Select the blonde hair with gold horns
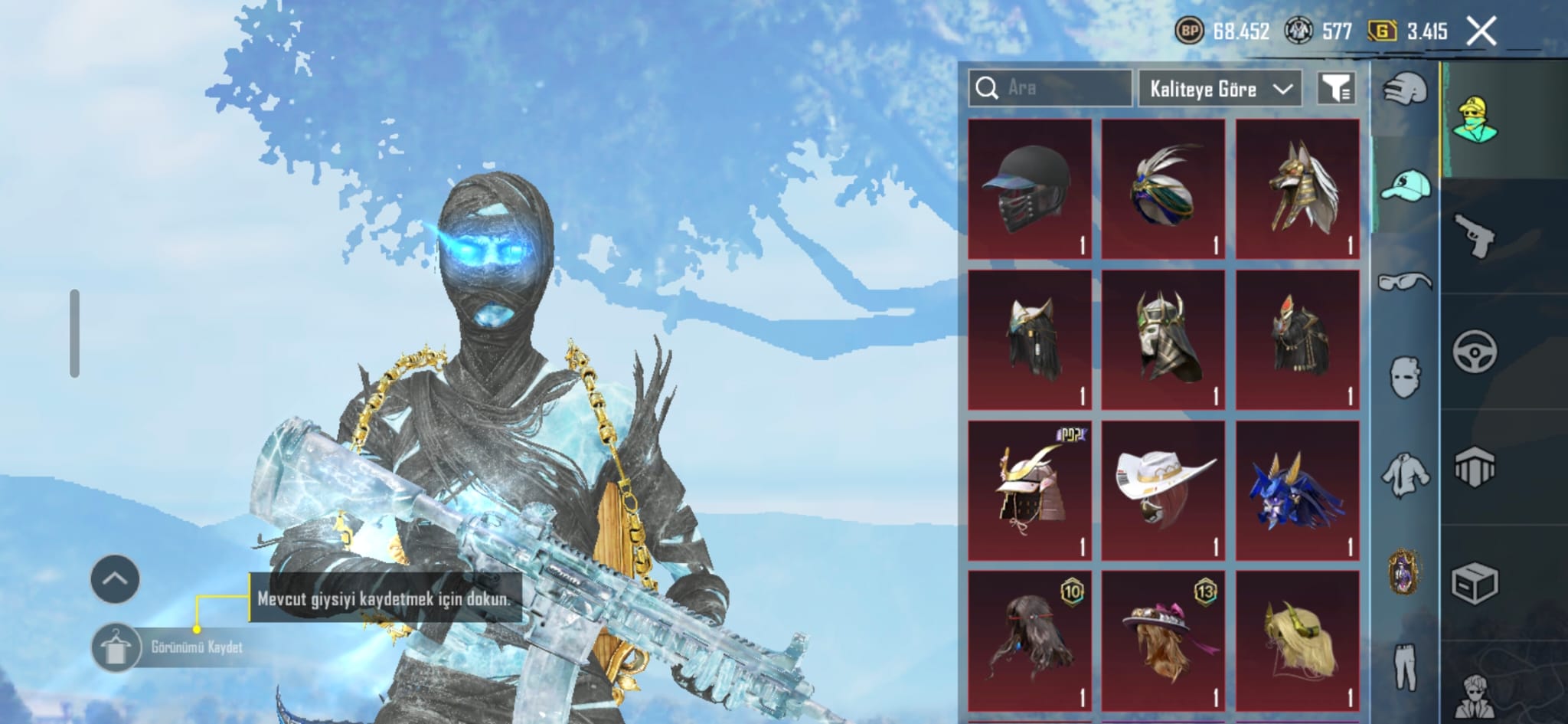 pos(1297,640)
